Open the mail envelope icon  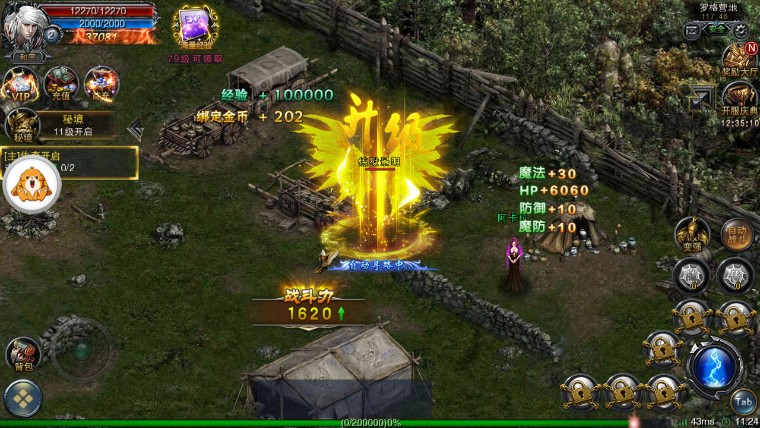[x=692, y=31]
